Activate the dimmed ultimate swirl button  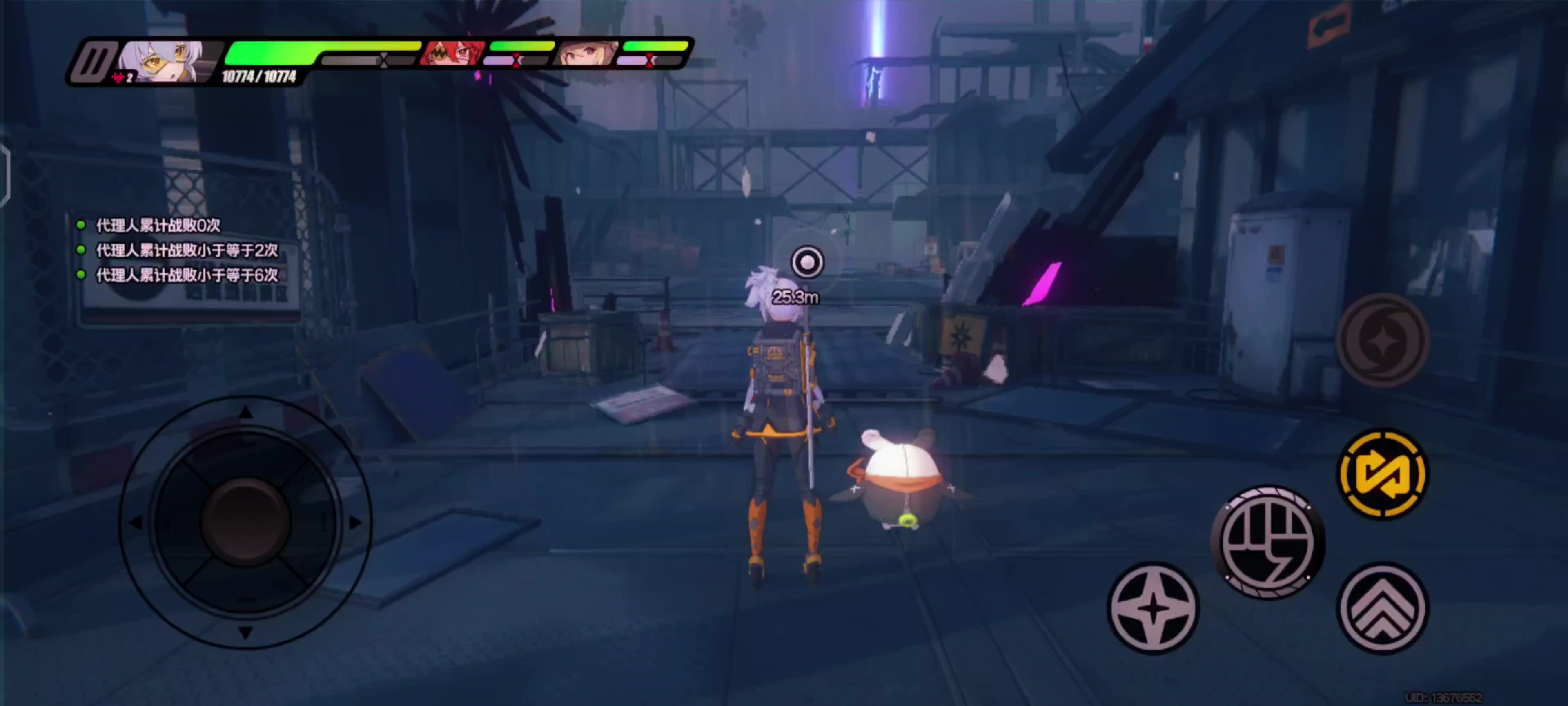tap(1383, 340)
